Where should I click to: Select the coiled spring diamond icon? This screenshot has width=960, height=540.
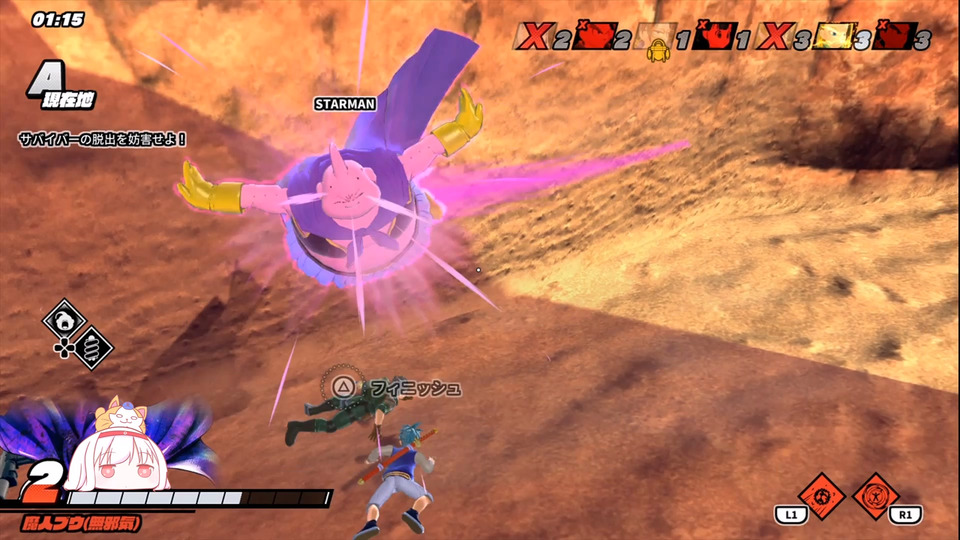tap(92, 347)
